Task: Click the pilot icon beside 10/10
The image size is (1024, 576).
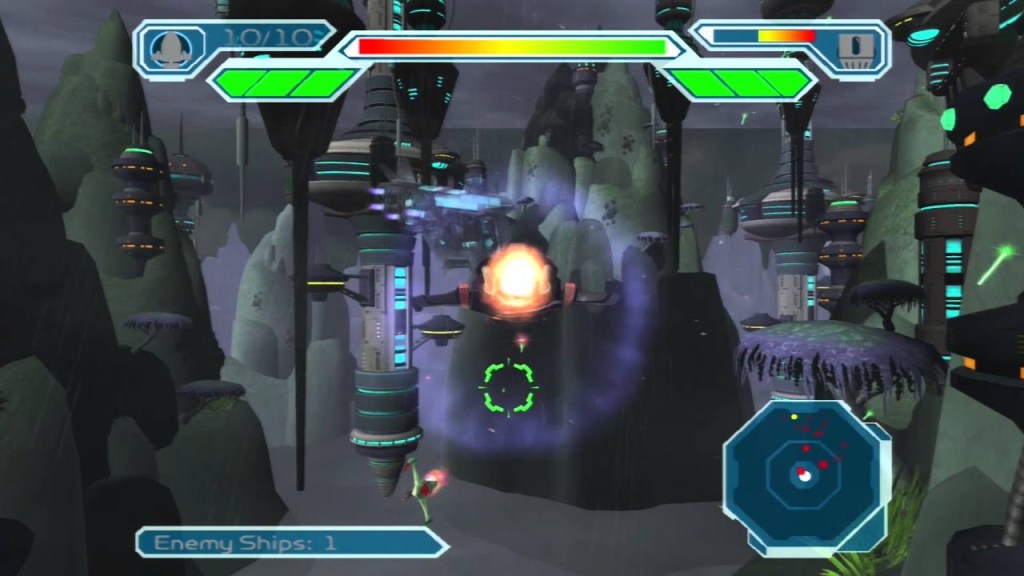Action: 173,46
